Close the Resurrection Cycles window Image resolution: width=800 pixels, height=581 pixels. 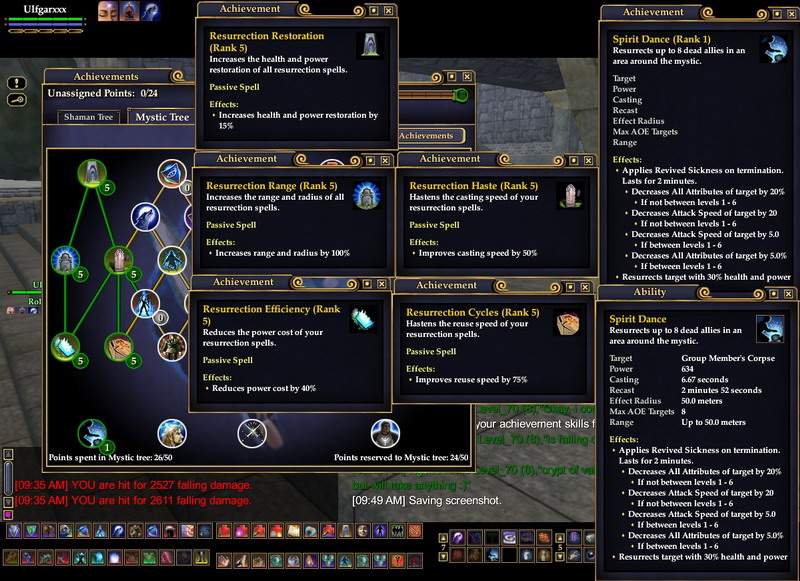click(585, 286)
